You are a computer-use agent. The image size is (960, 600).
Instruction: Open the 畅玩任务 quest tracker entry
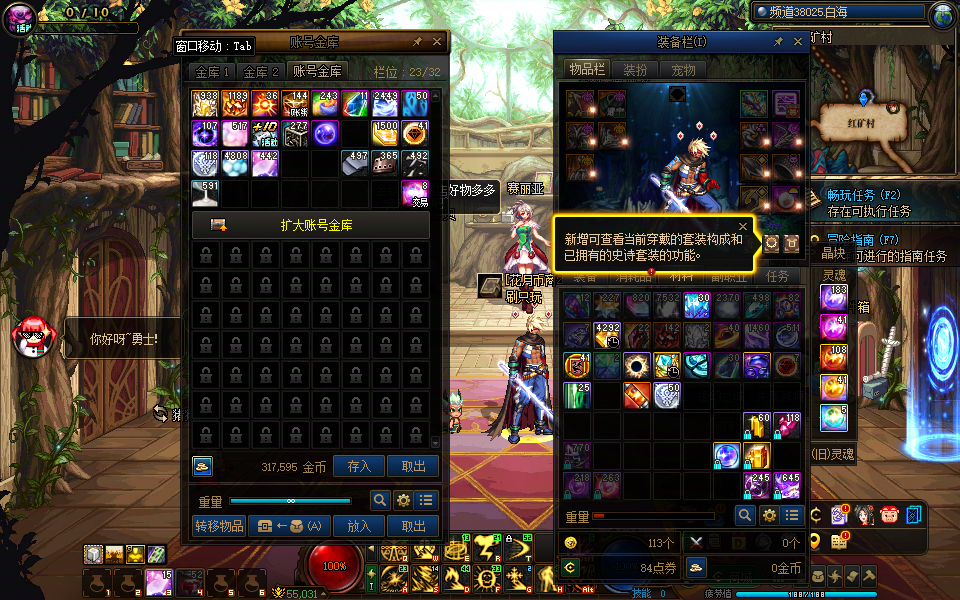click(x=865, y=195)
